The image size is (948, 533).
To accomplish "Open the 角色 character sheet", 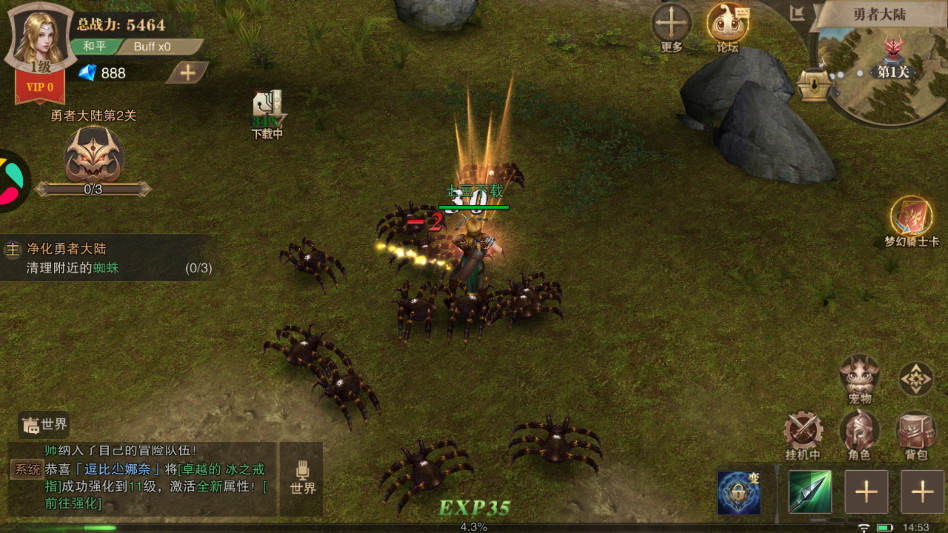I will click(x=859, y=432).
